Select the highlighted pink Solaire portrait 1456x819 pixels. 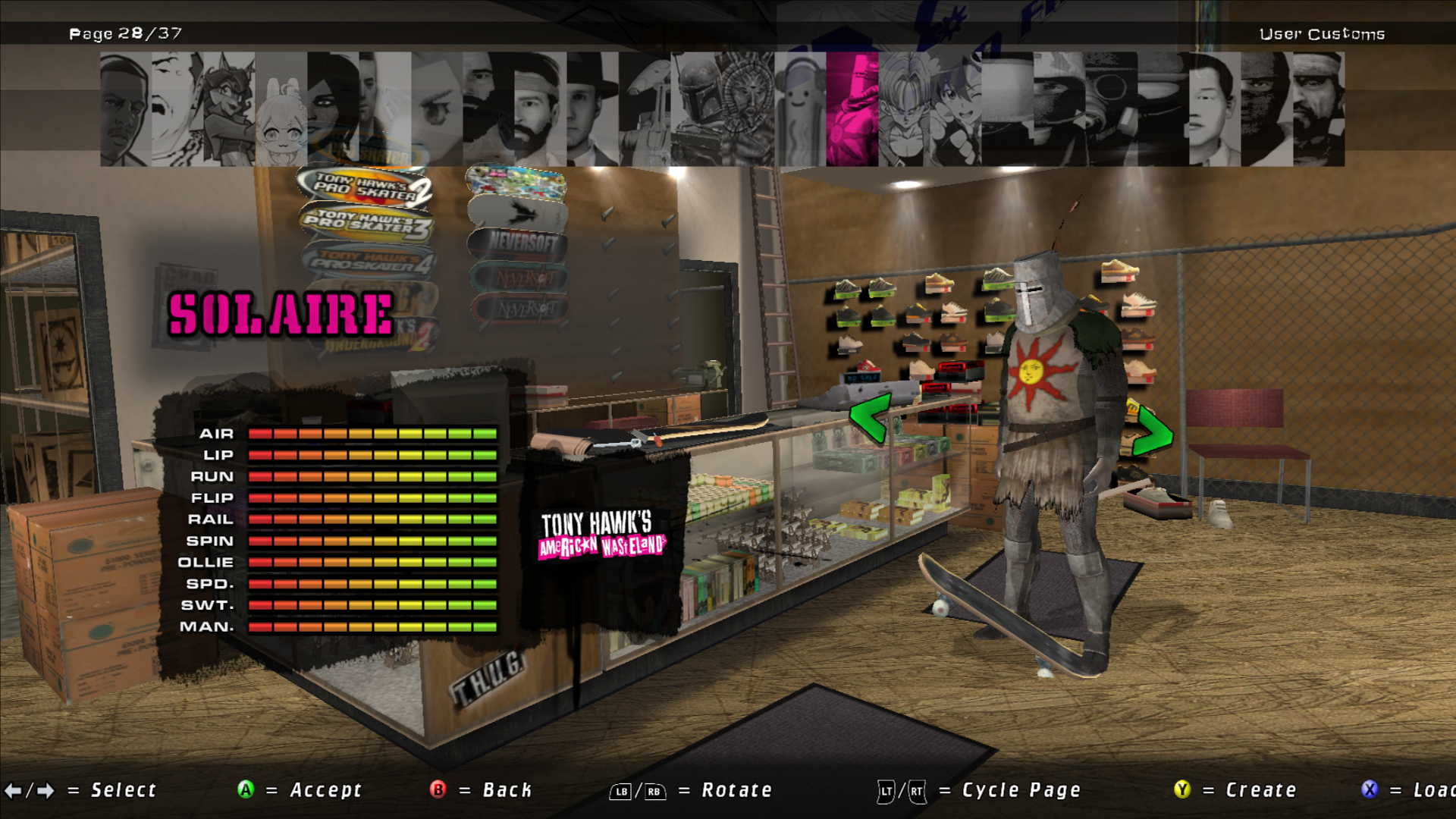click(x=852, y=109)
